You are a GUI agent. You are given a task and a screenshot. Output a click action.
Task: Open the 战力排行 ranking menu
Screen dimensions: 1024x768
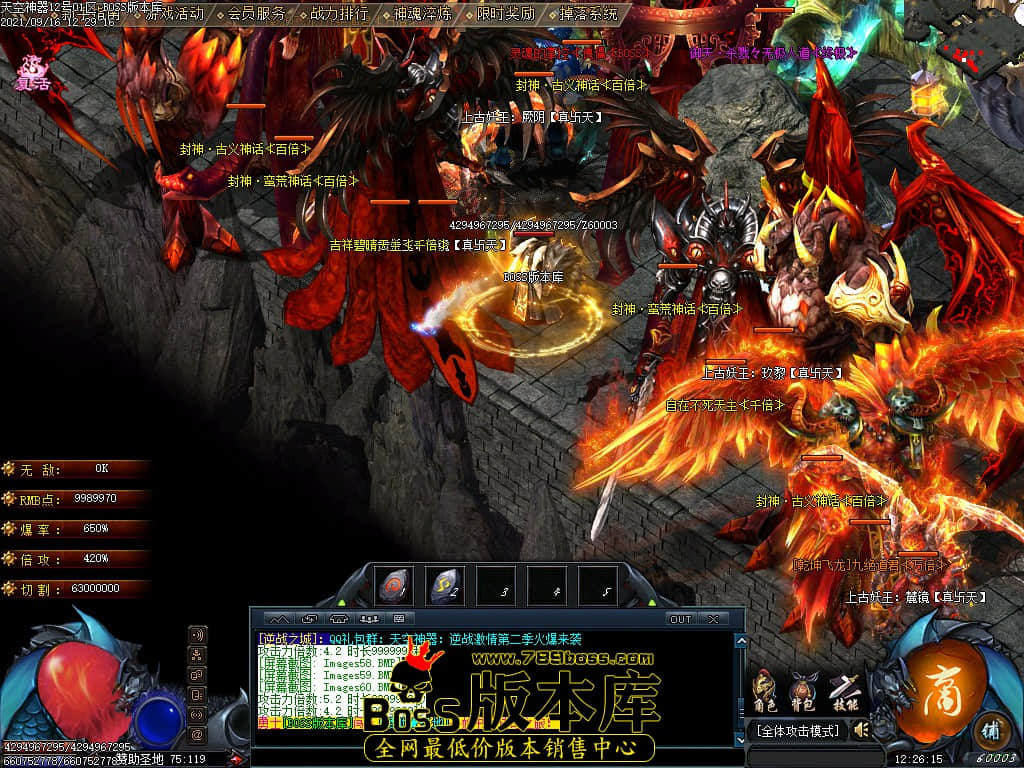(x=339, y=14)
